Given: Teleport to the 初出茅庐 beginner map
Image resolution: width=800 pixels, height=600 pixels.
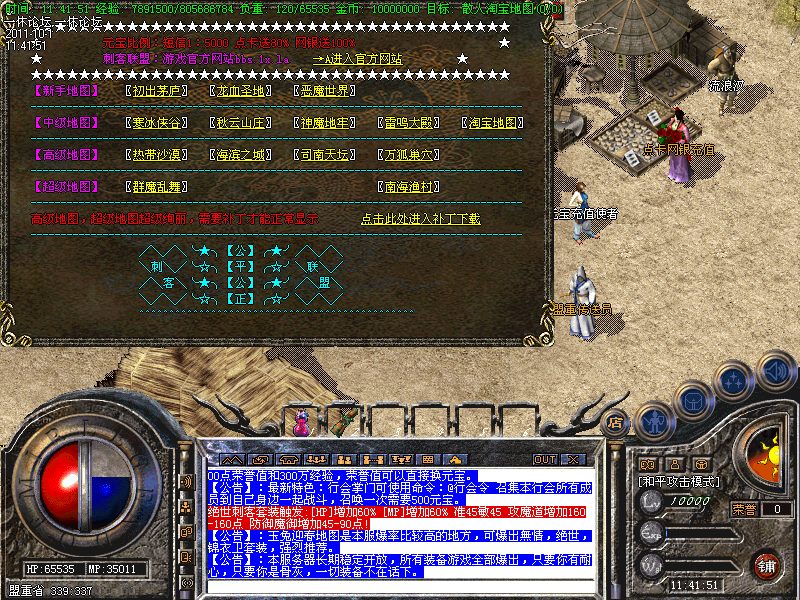Looking at the screenshot, I should tap(157, 91).
